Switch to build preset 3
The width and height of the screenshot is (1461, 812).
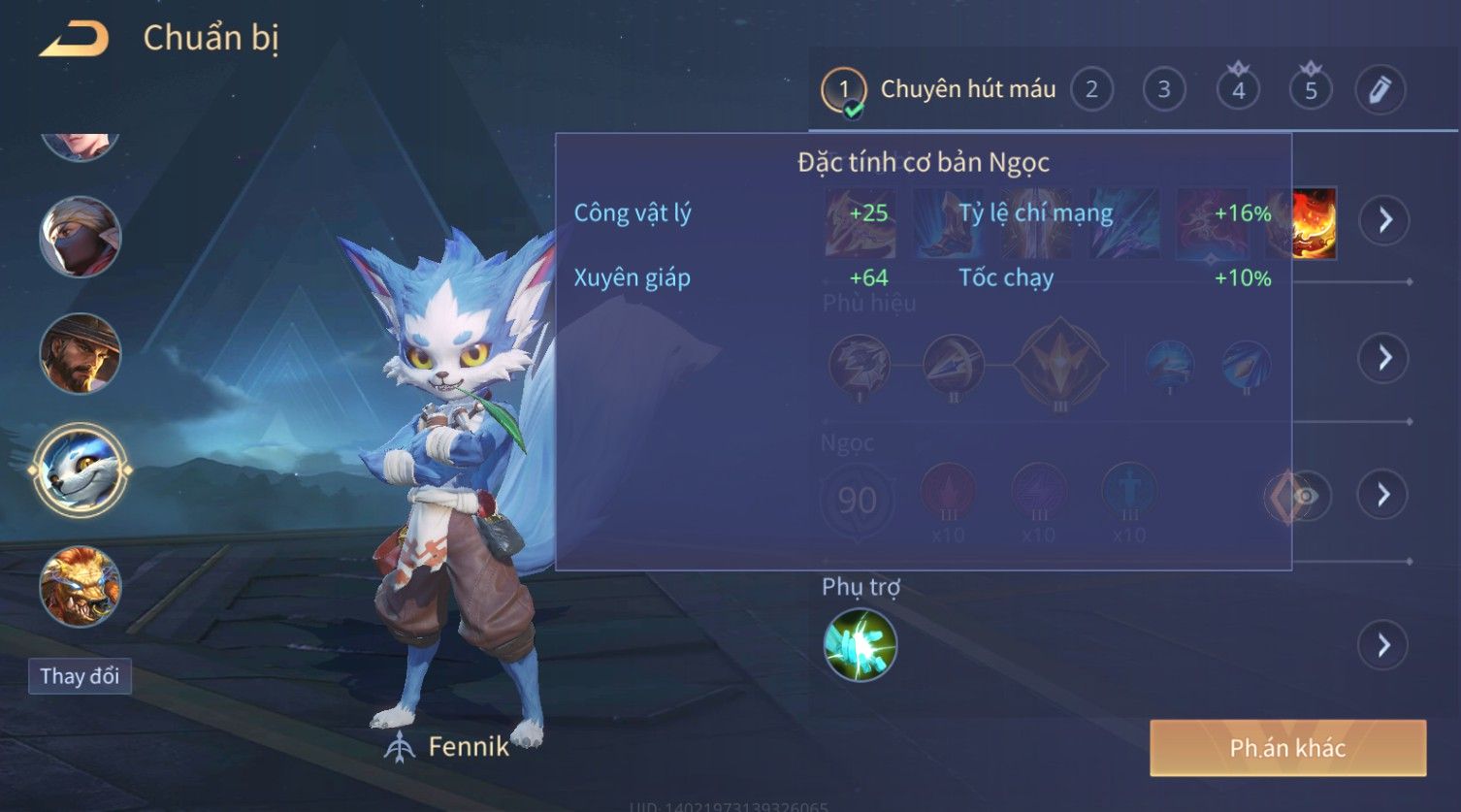coord(1163,90)
